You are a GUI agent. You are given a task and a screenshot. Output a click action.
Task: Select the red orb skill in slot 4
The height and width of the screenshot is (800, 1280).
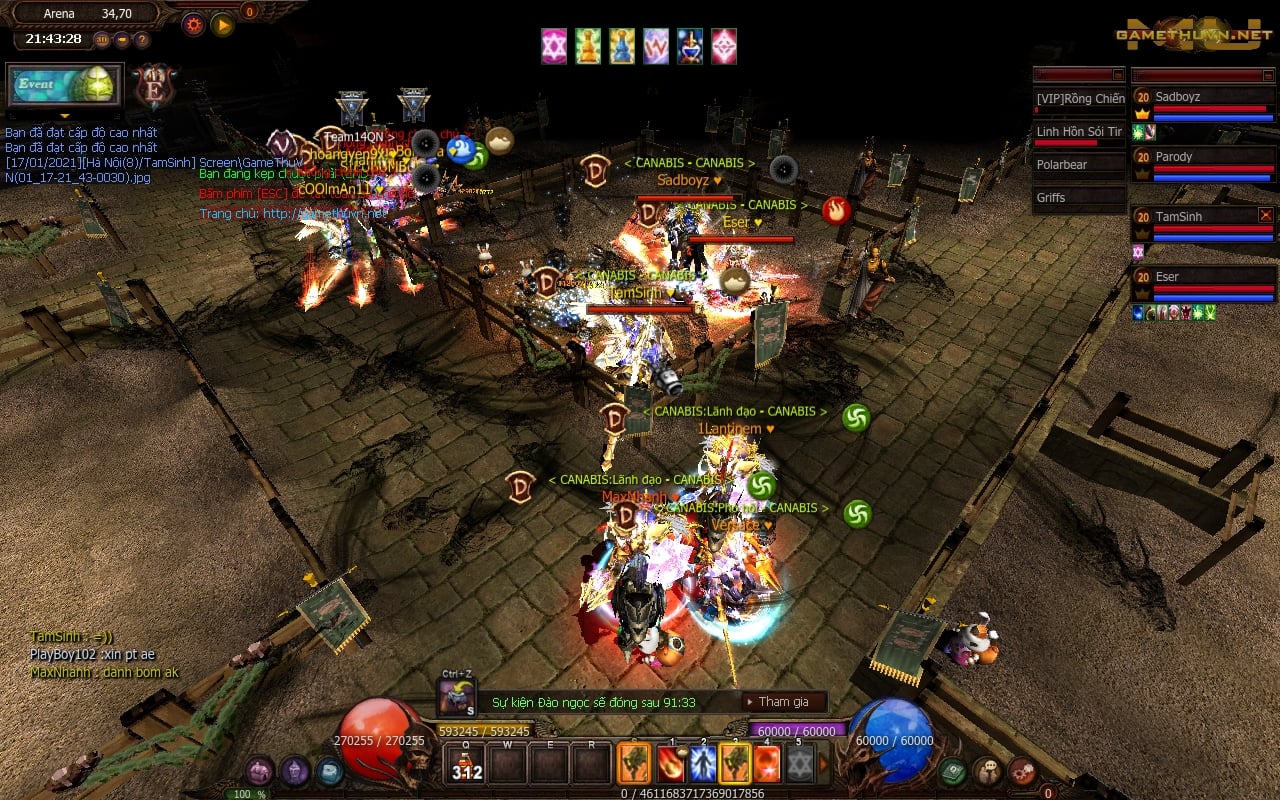pos(766,764)
